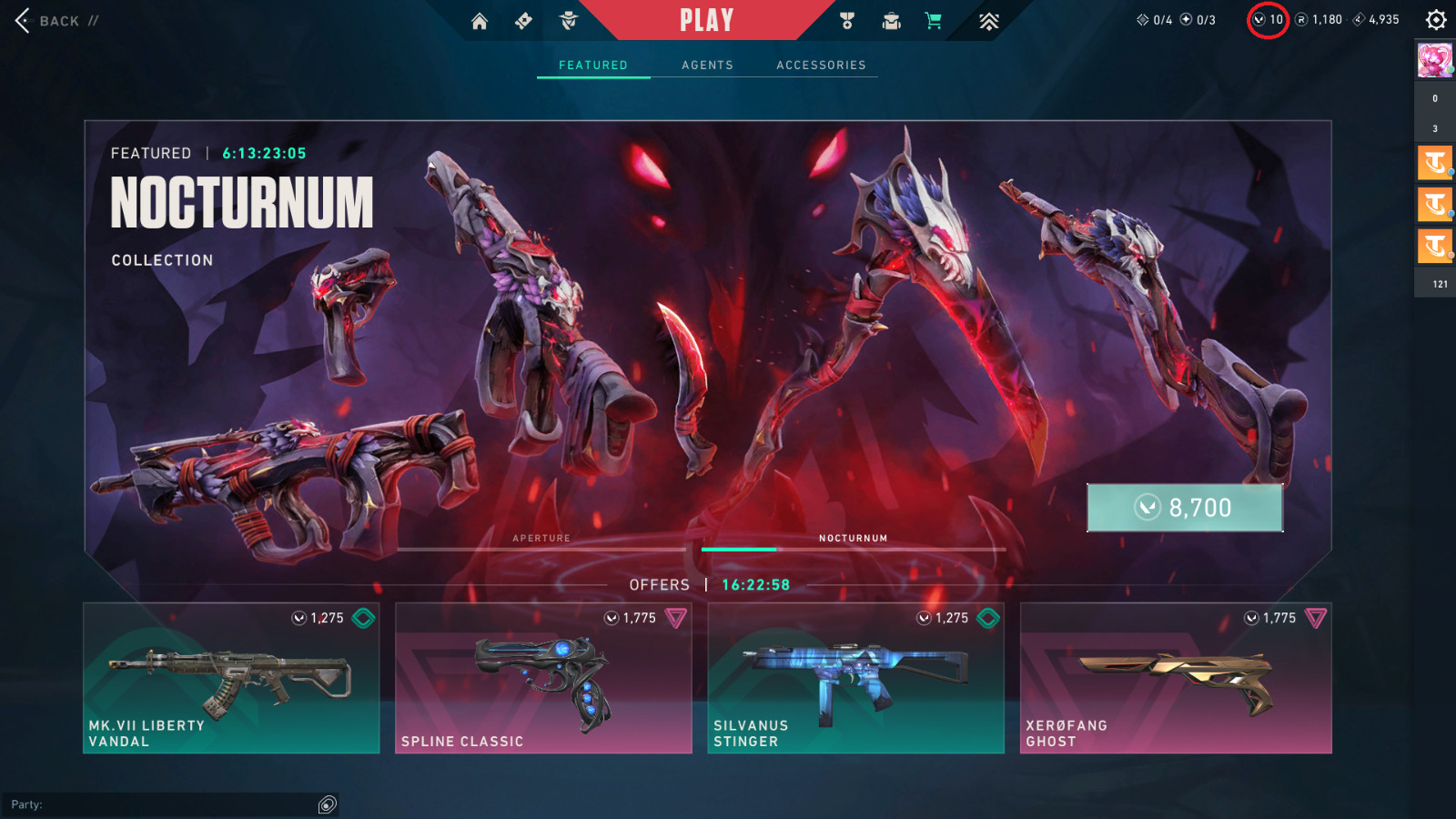Click the Party chat input box
This screenshot has width=1456, height=819.
[164, 804]
